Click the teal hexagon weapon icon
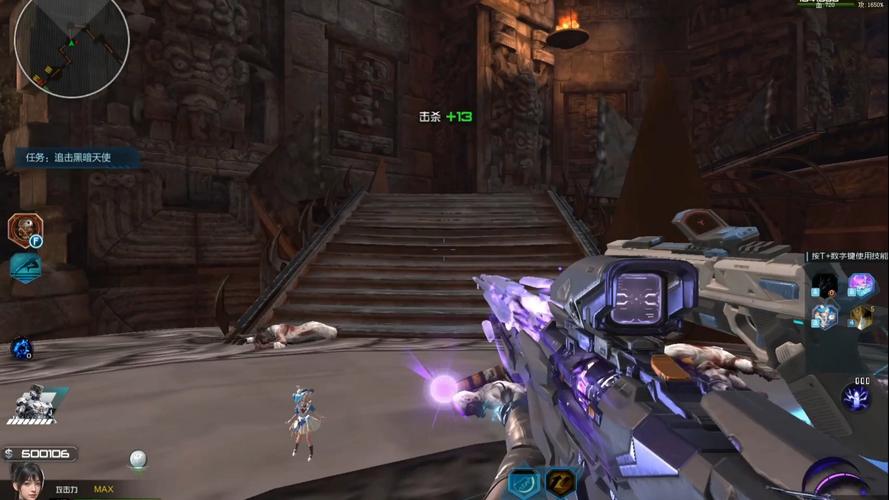Image resolution: width=889 pixels, height=500 pixels. 24,267
